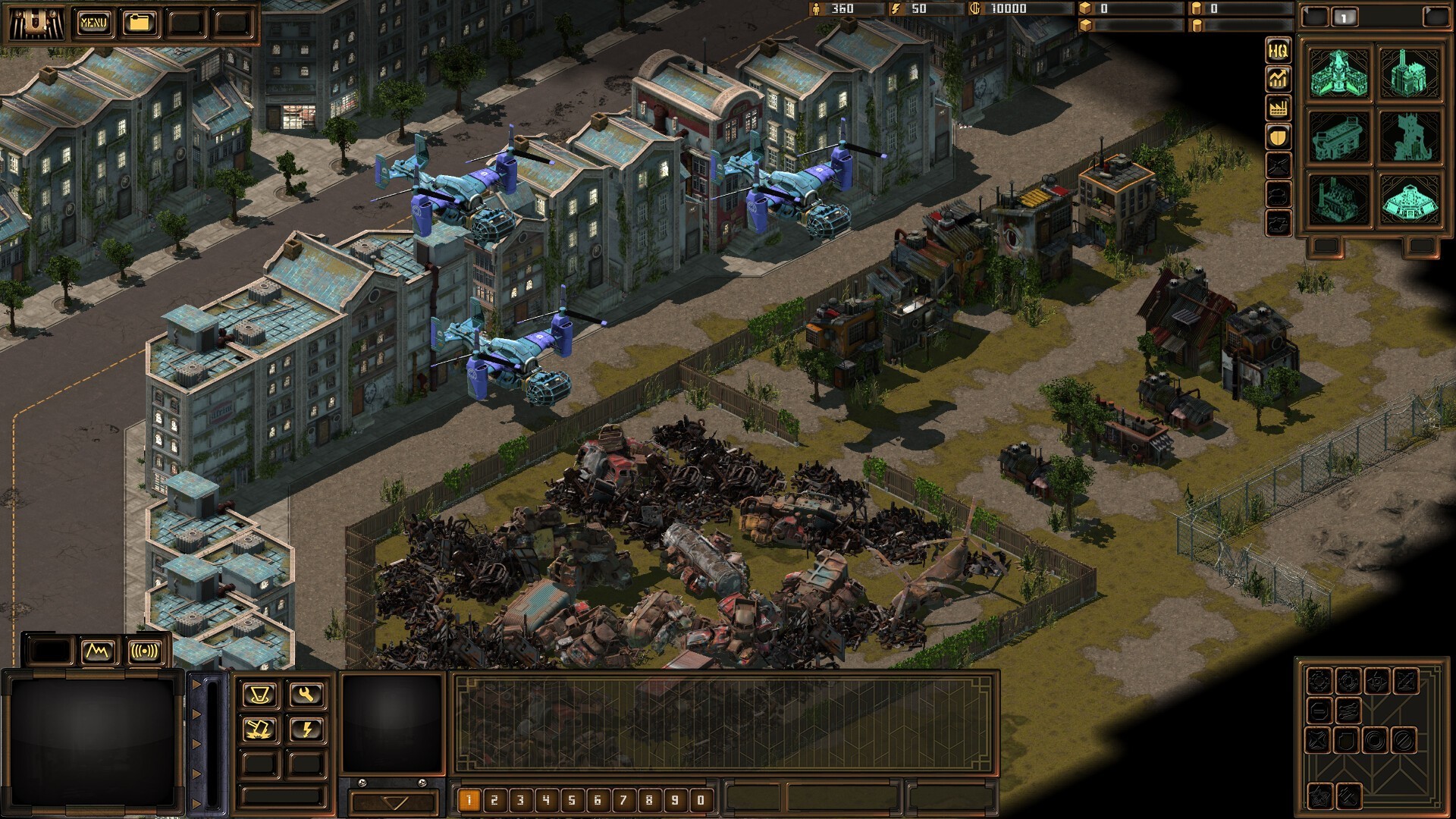Click the sell structure funnel icon
This screenshot has width=1456, height=819.
(x=259, y=695)
